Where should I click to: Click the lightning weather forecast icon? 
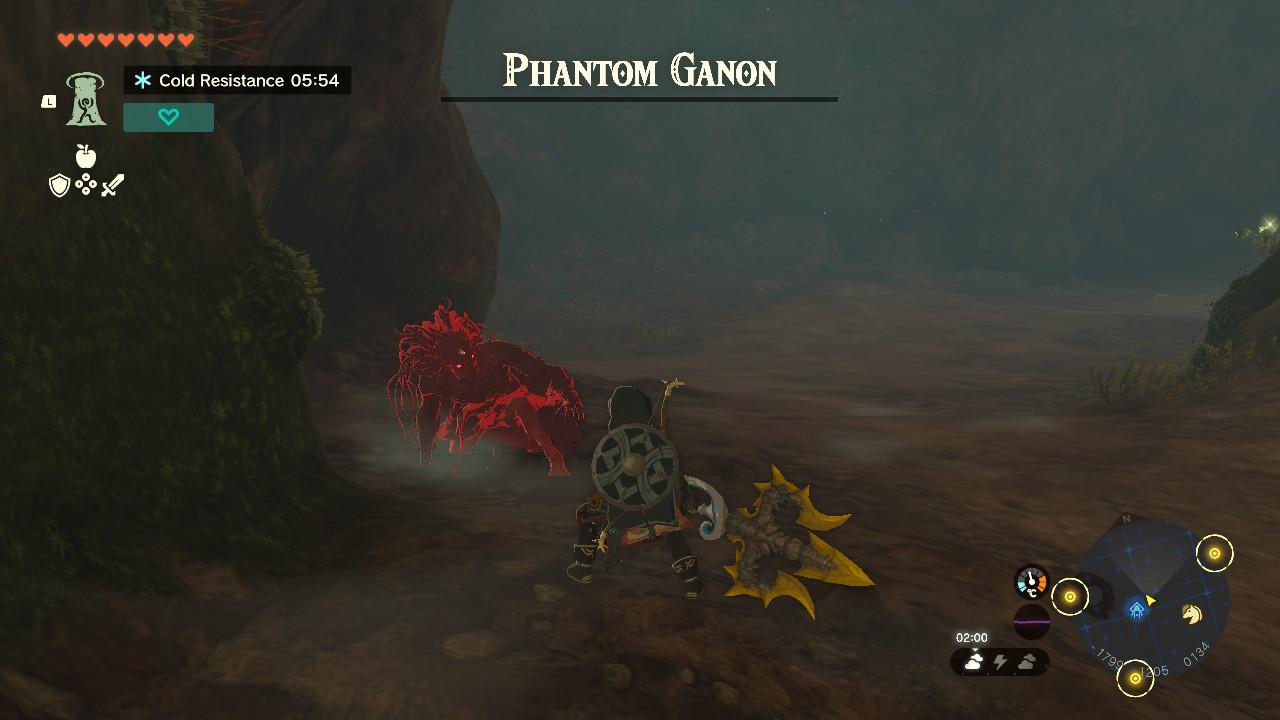pos(1000,662)
